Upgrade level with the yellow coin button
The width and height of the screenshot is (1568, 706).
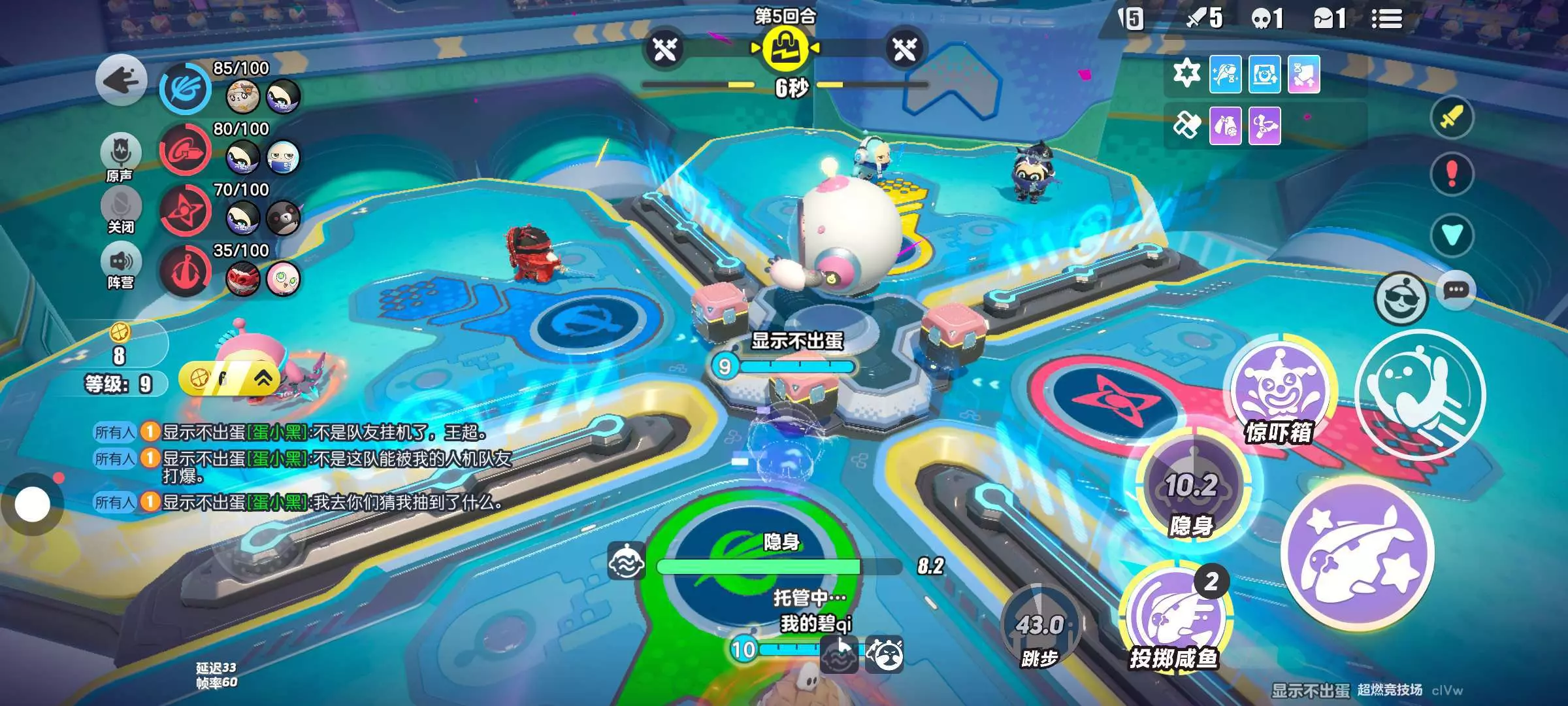pos(229,378)
